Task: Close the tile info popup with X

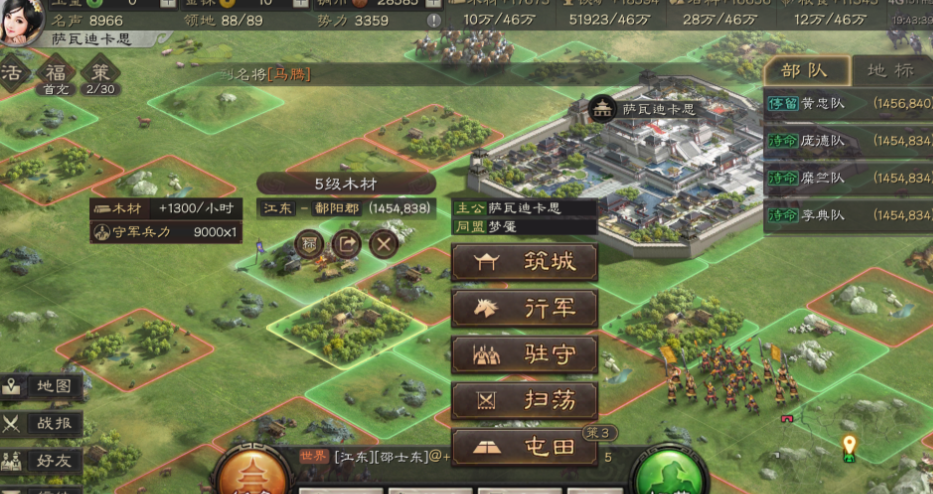Action: tap(384, 243)
